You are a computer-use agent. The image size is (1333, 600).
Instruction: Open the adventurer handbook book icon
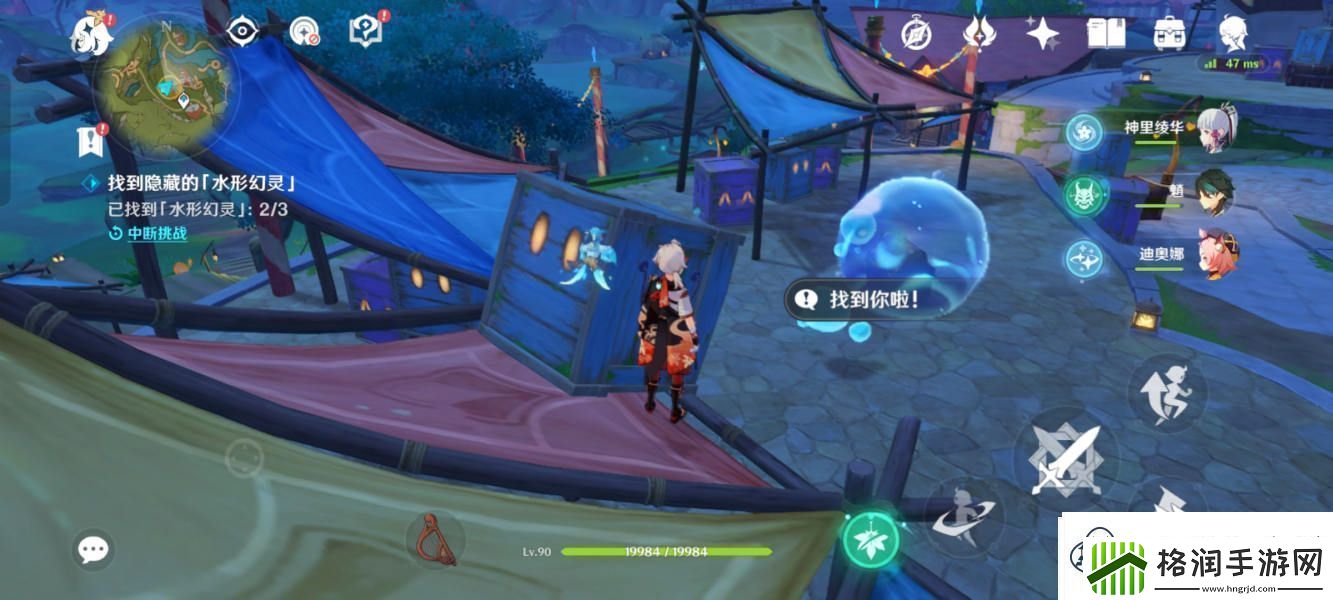(x=1106, y=33)
